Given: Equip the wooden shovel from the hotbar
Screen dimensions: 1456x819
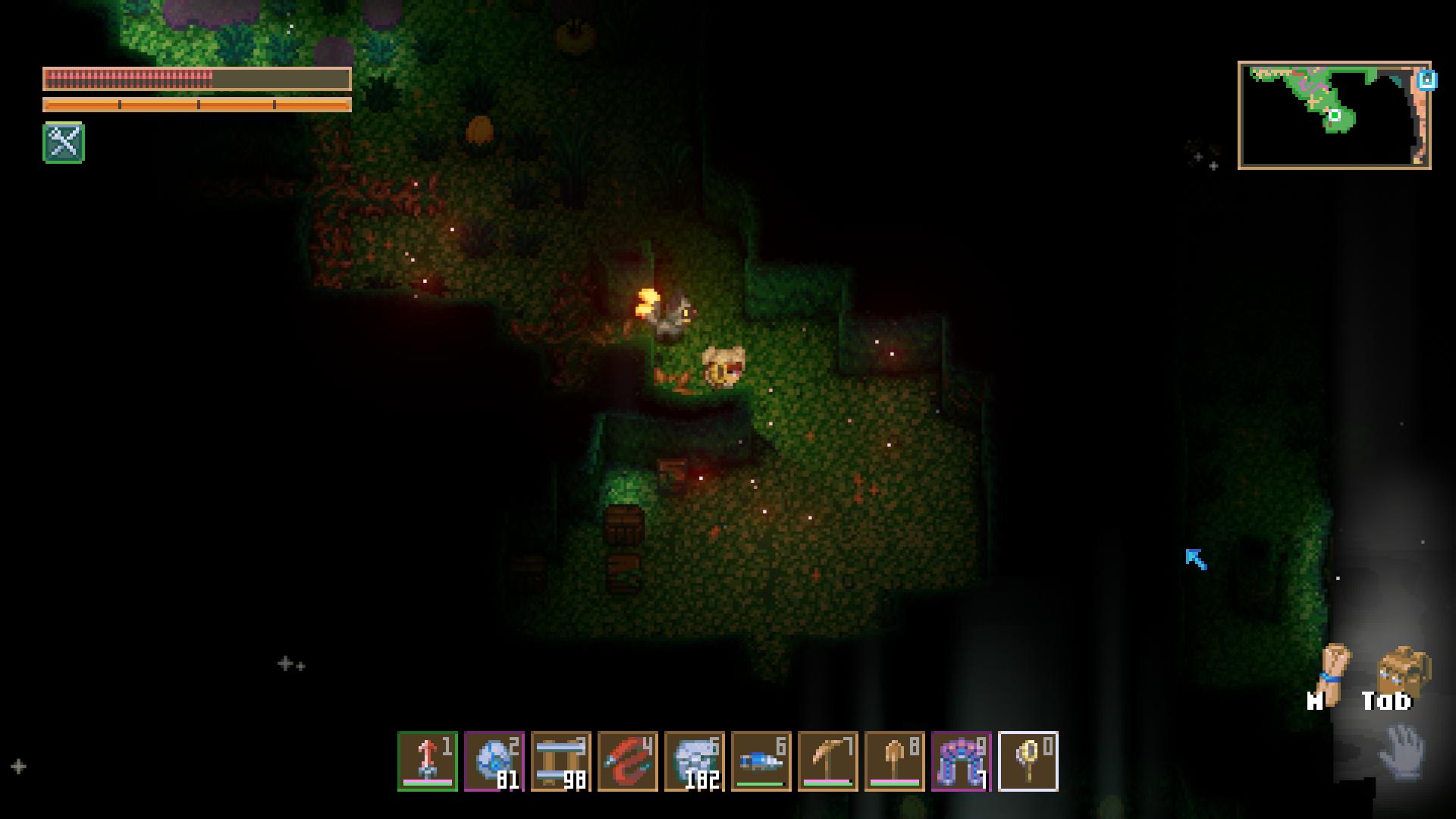Looking at the screenshot, I should click(x=895, y=761).
